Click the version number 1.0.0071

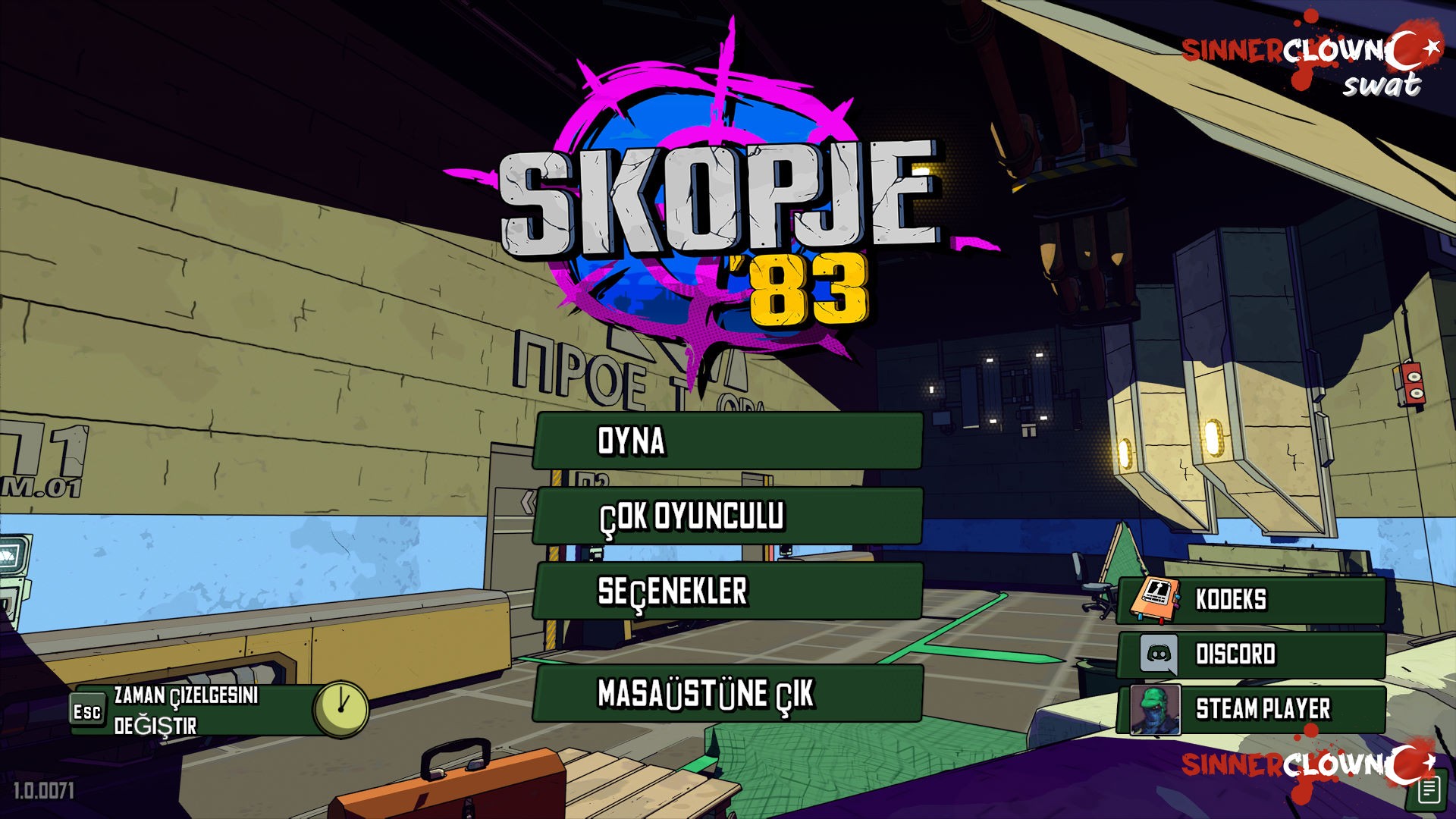tap(45, 789)
